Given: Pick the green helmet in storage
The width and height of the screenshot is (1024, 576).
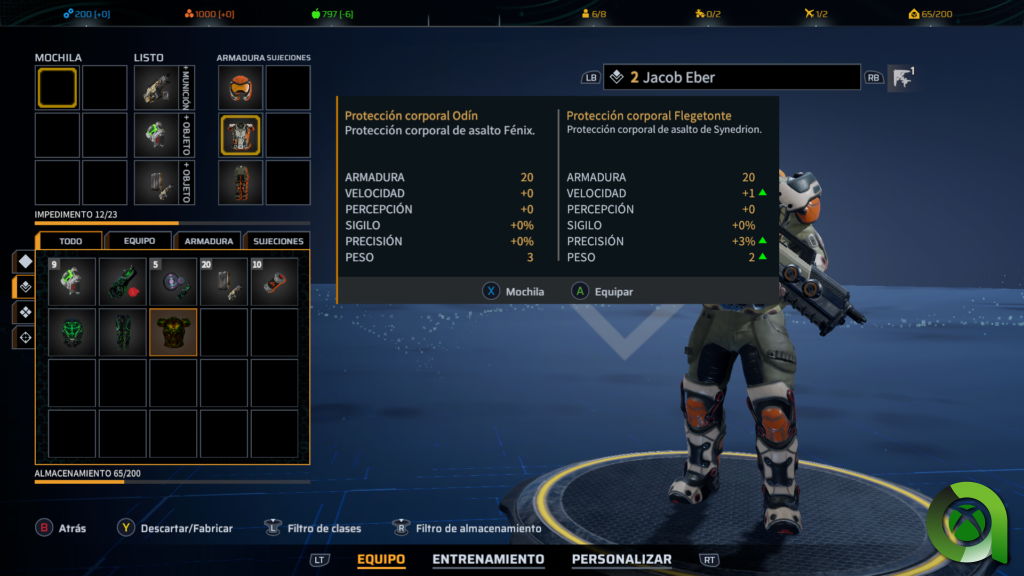Looking at the screenshot, I should tap(72, 332).
